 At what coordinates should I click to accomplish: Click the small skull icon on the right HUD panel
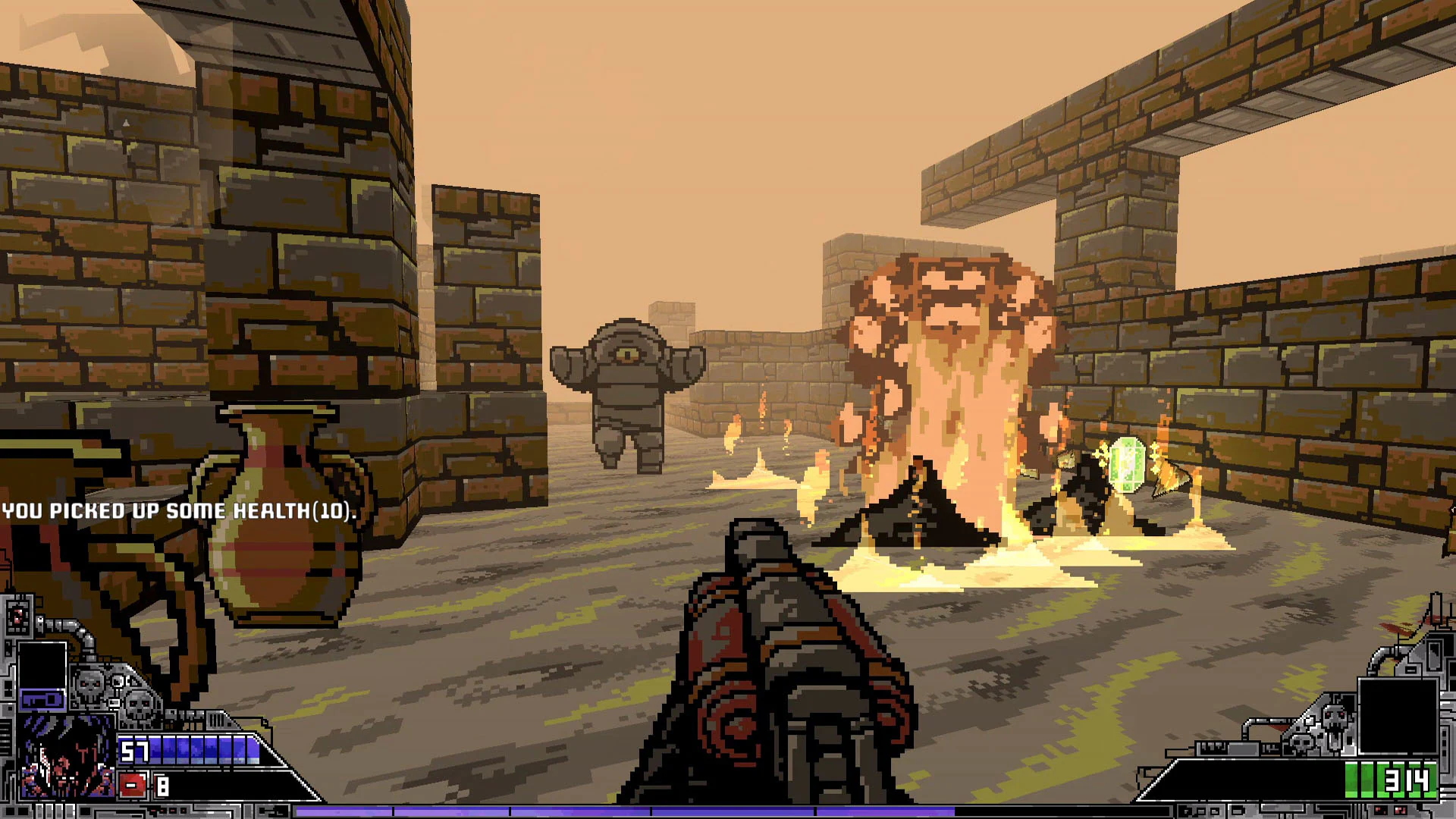(1302, 744)
